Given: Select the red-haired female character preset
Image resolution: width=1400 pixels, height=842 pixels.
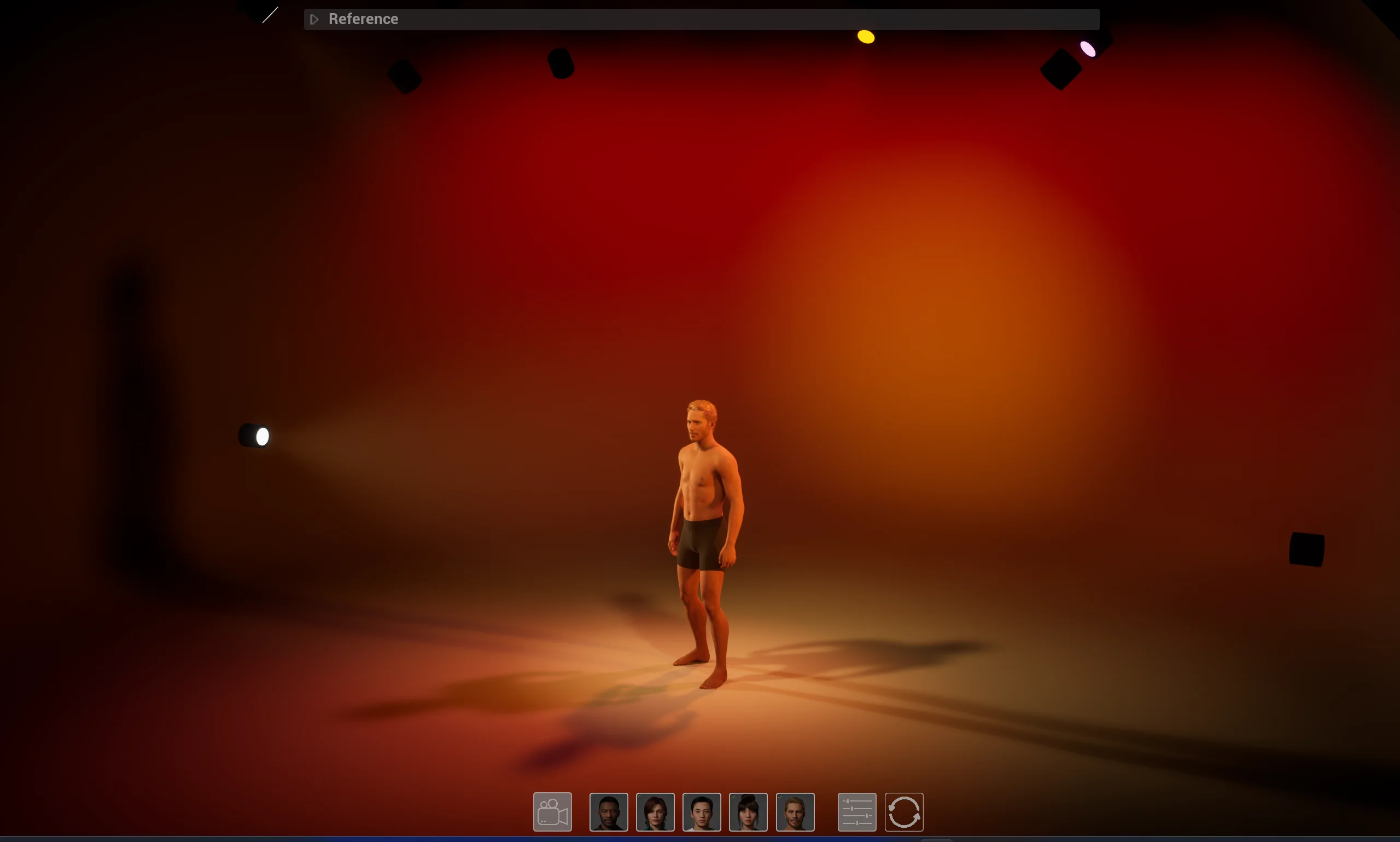Looking at the screenshot, I should 655,812.
